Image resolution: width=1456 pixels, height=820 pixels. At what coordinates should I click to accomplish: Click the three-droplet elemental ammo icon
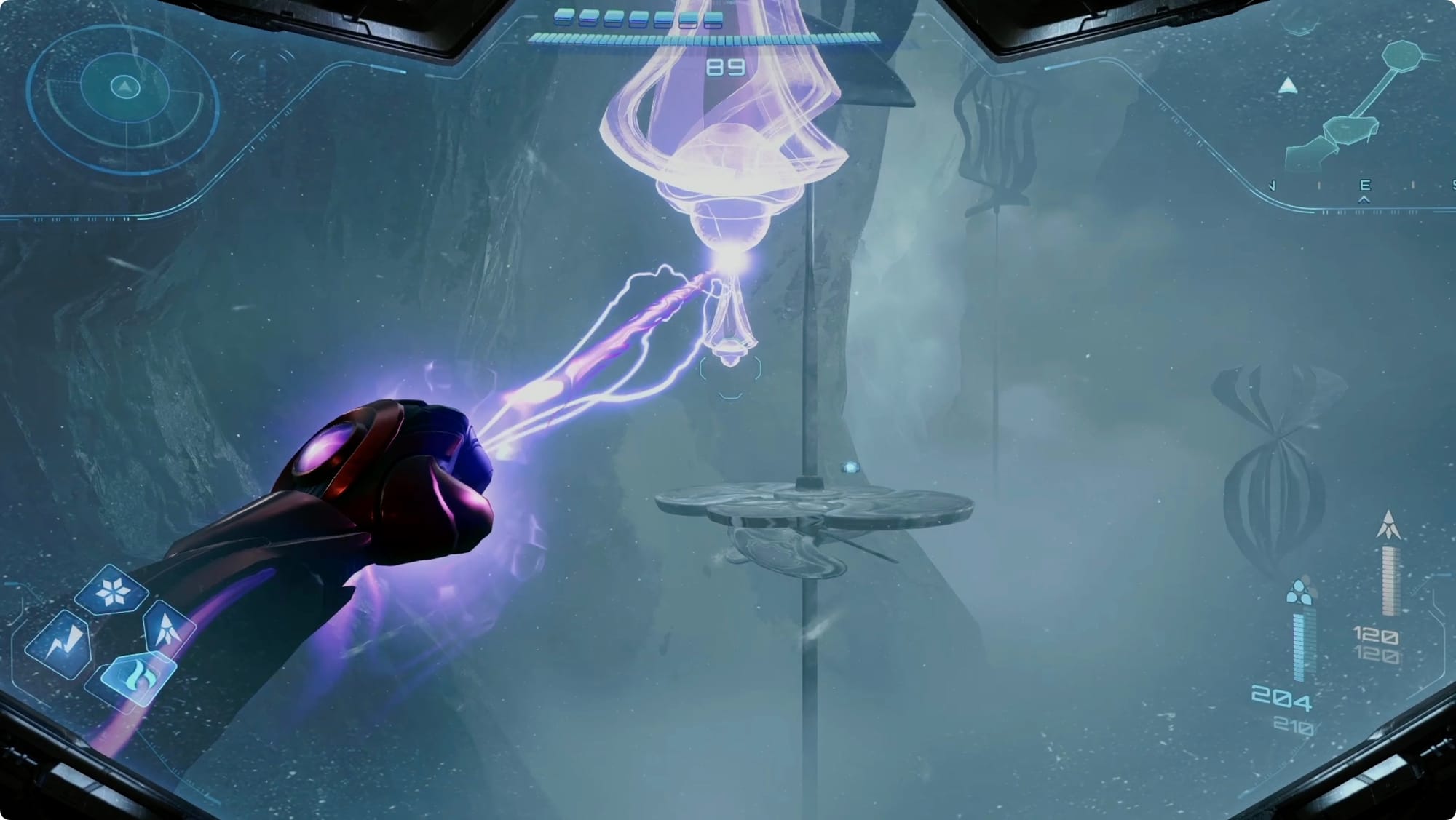pos(1299,592)
